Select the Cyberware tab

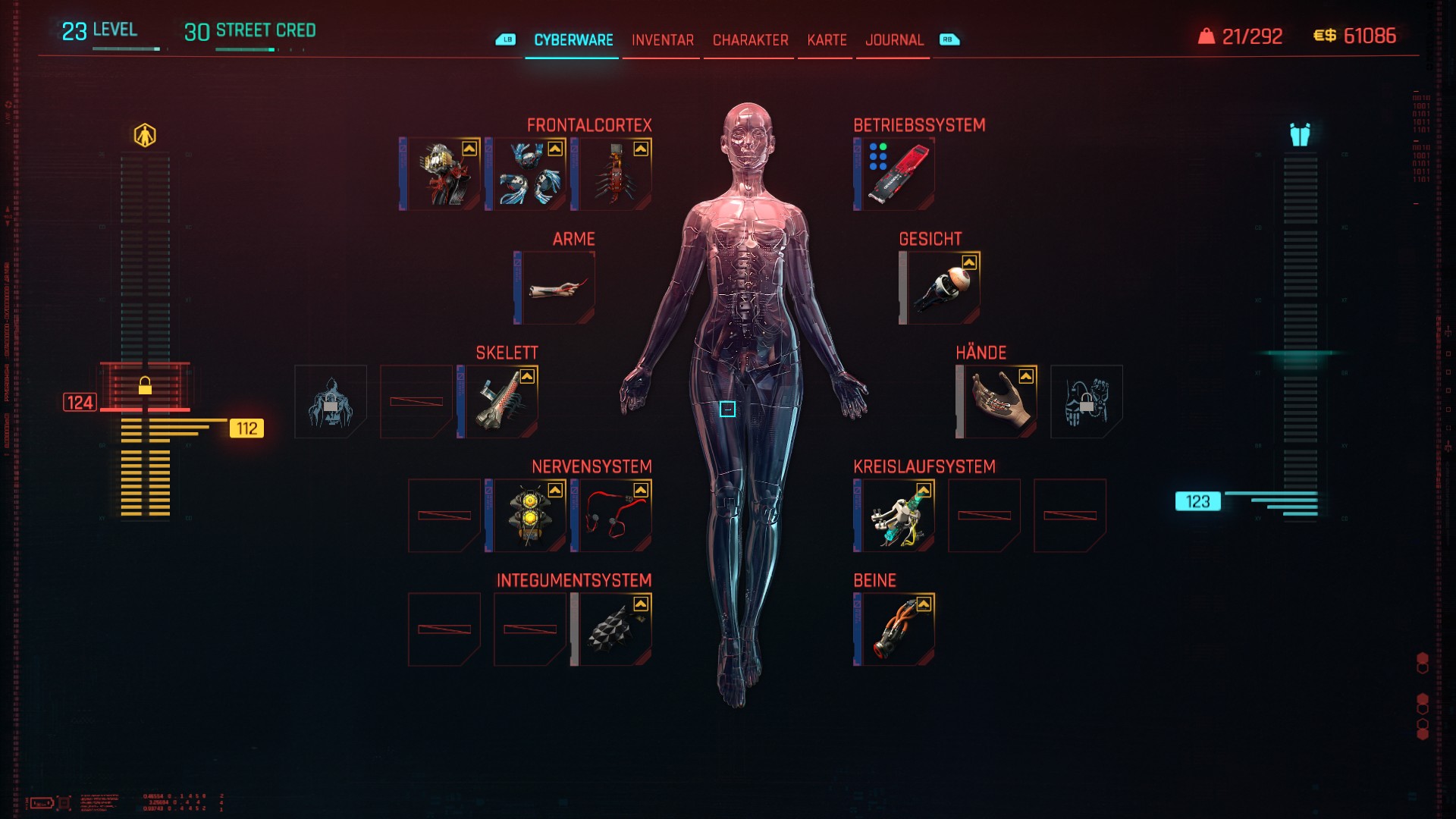pos(573,40)
